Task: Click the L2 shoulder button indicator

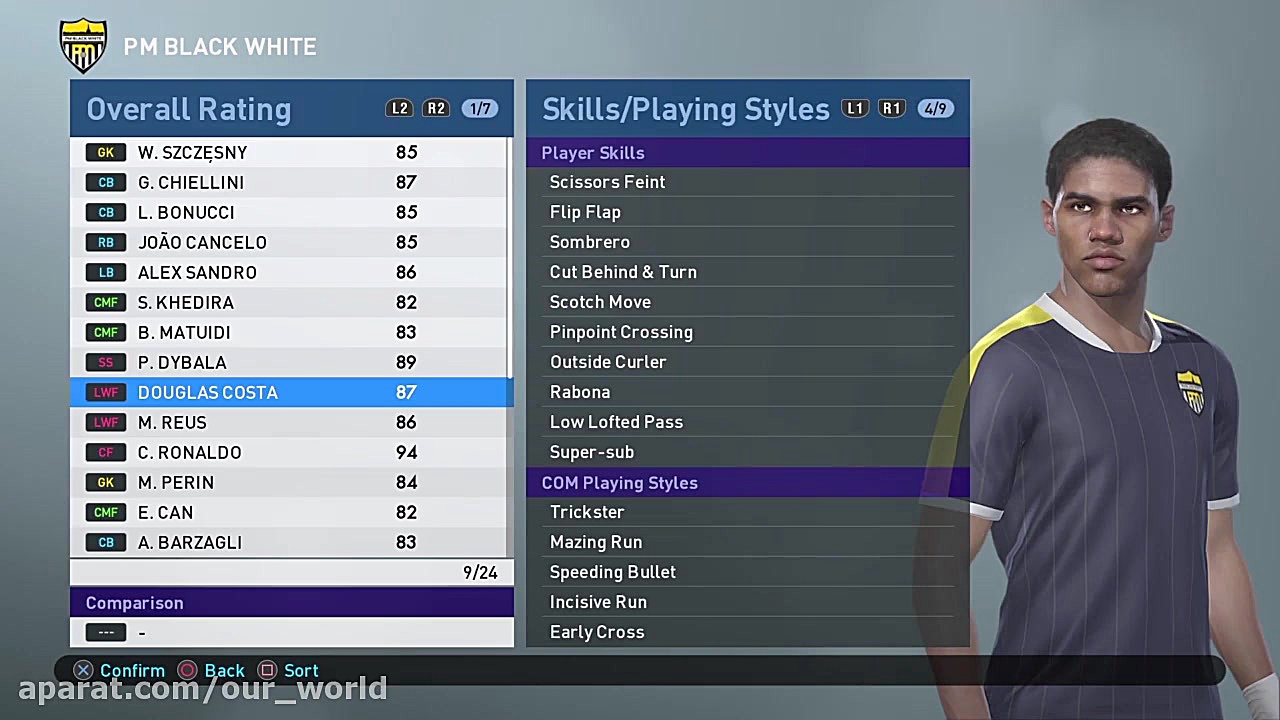Action: 399,108
